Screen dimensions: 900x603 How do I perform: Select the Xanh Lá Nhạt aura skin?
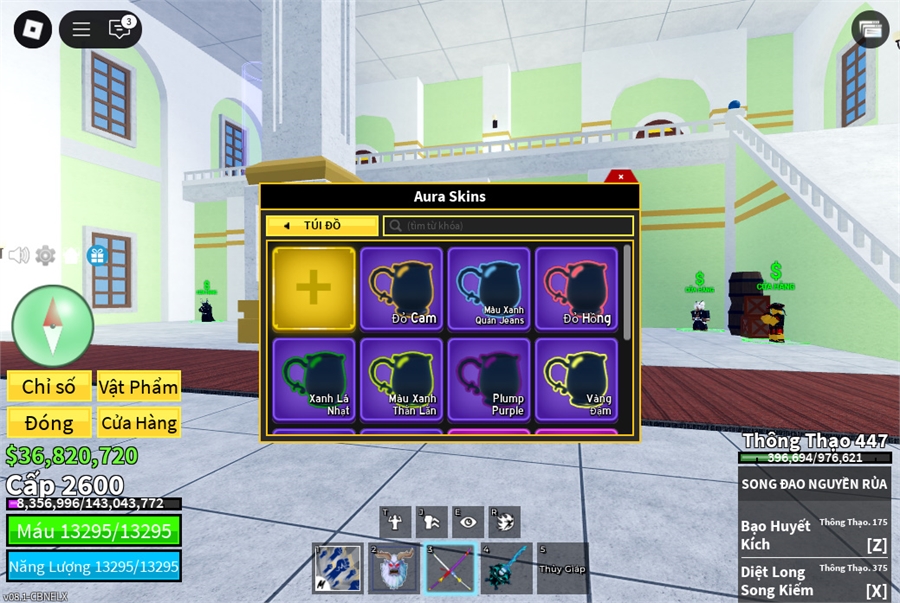(314, 379)
